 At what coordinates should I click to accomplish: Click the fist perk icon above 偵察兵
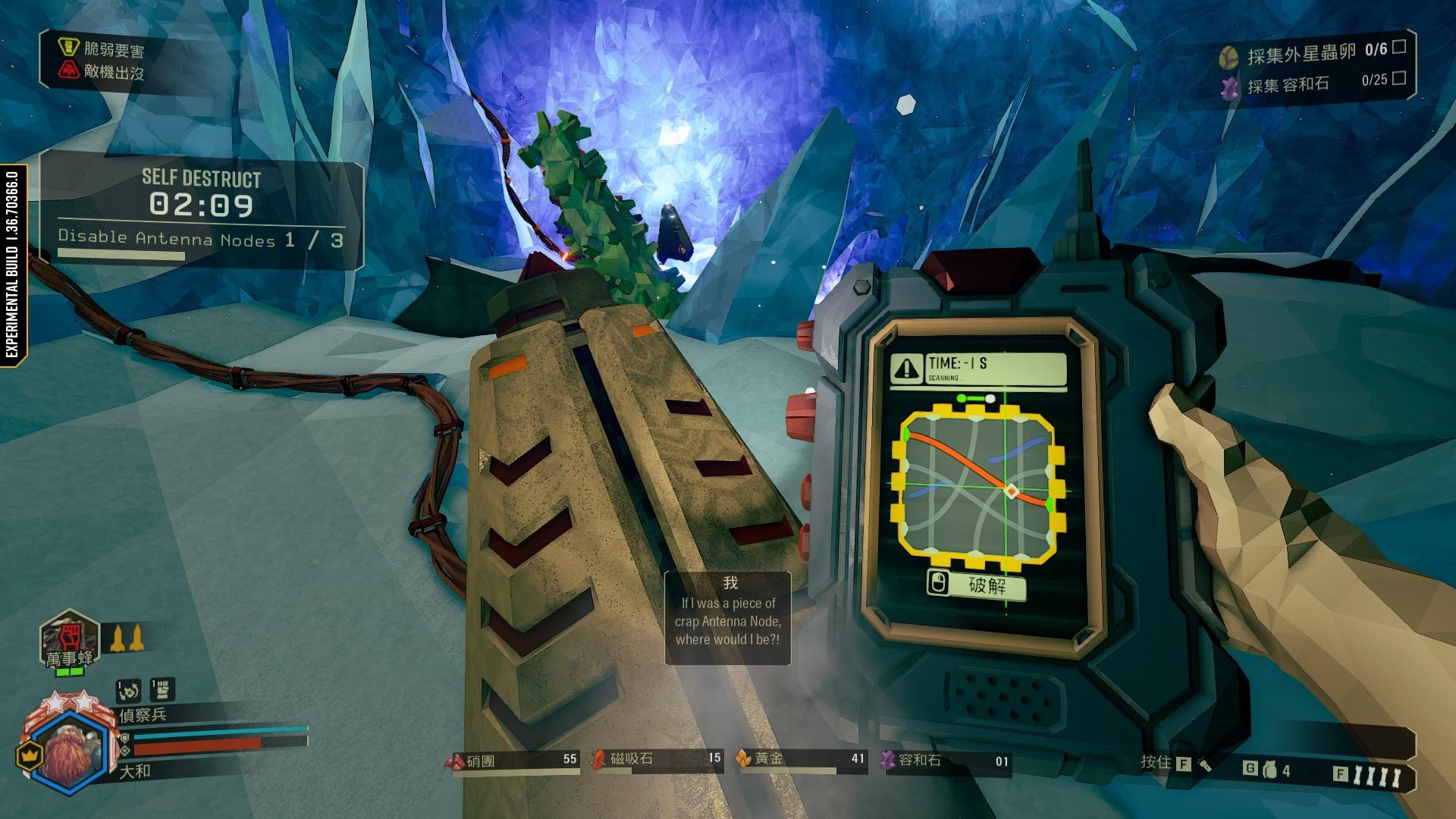(162, 689)
